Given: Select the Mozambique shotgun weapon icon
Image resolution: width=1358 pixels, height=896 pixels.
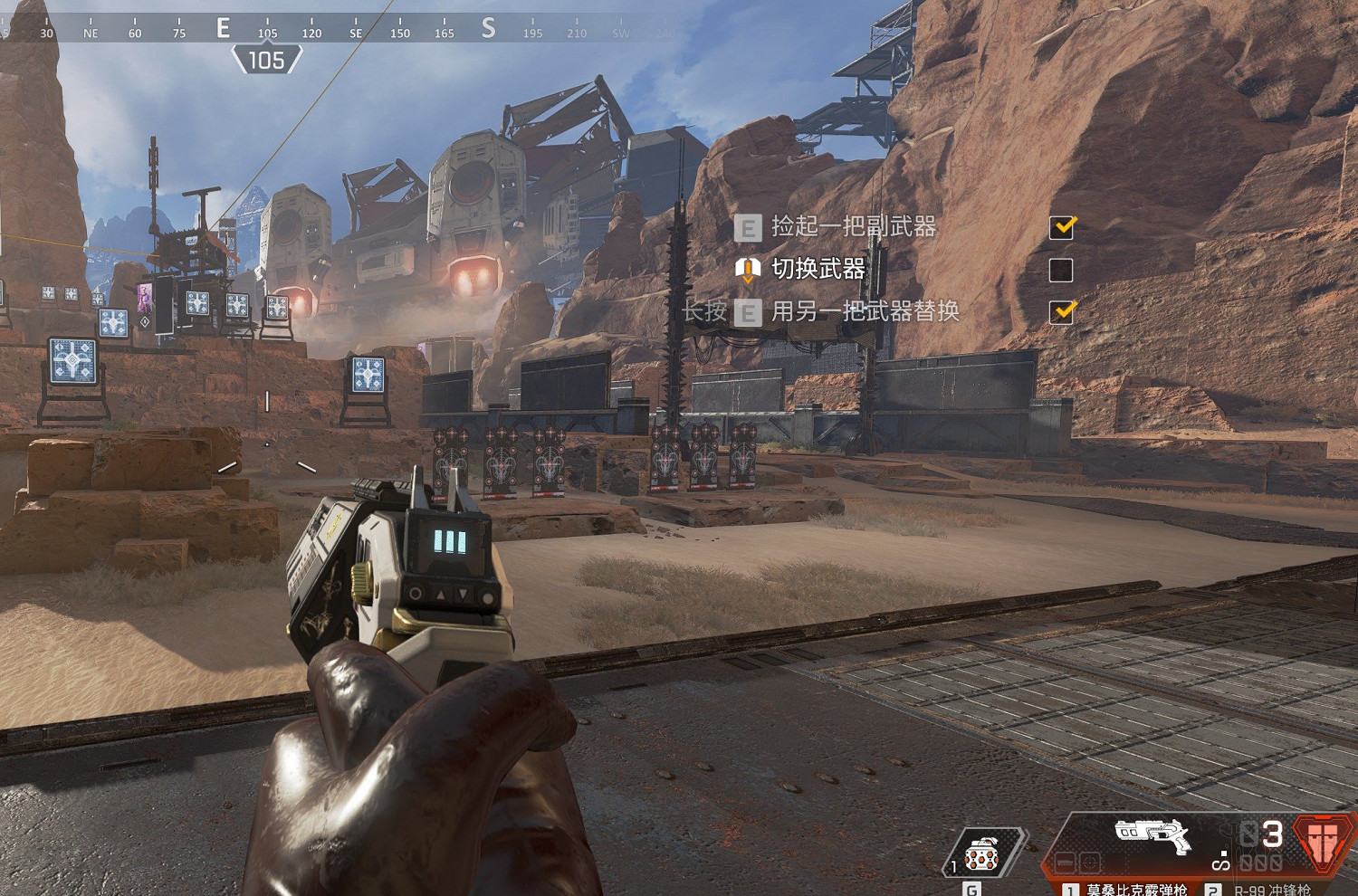Looking at the screenshot, I should [x=1152, y=834].
